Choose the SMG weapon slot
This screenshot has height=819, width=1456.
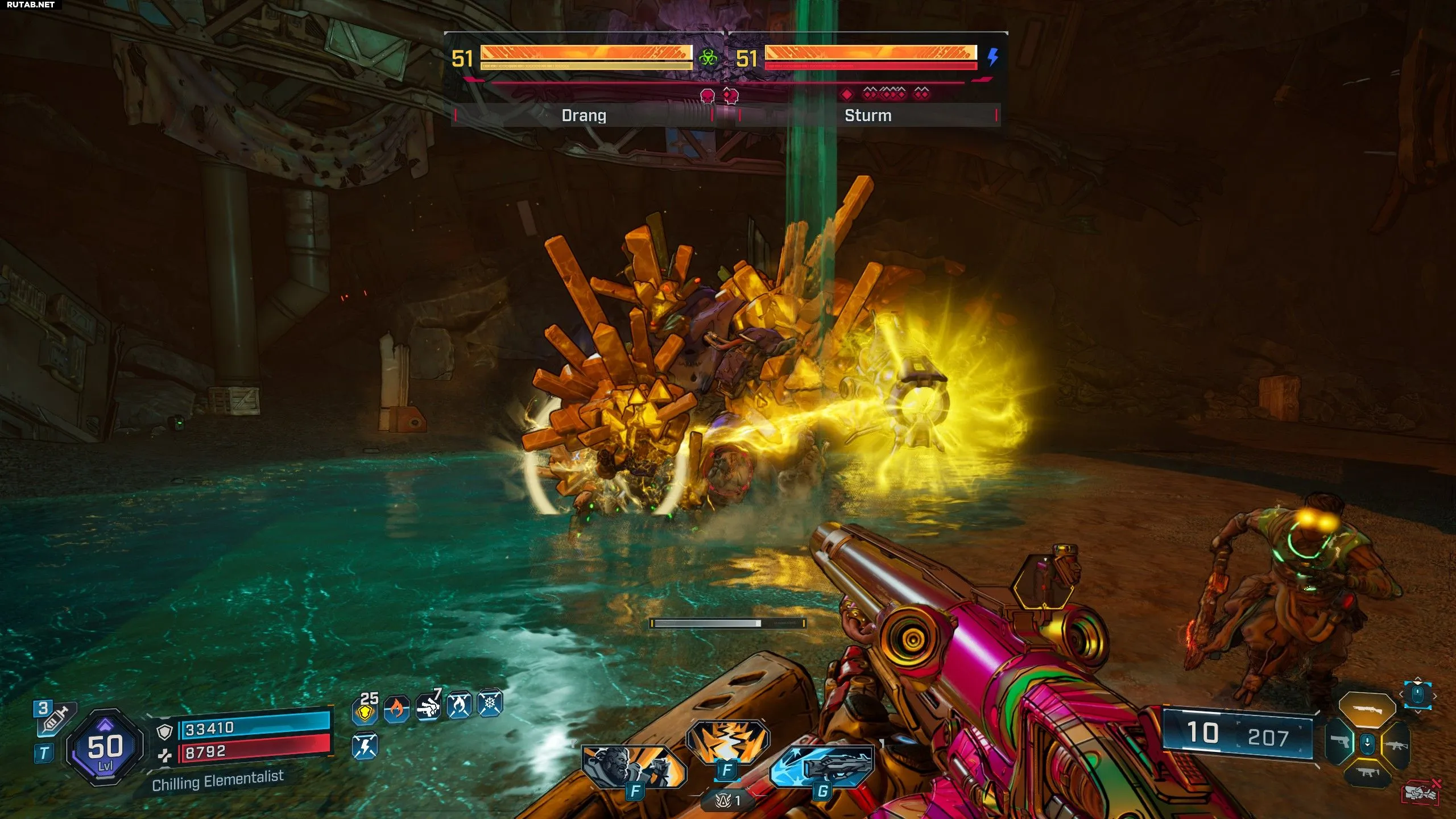pos(1367,773)
